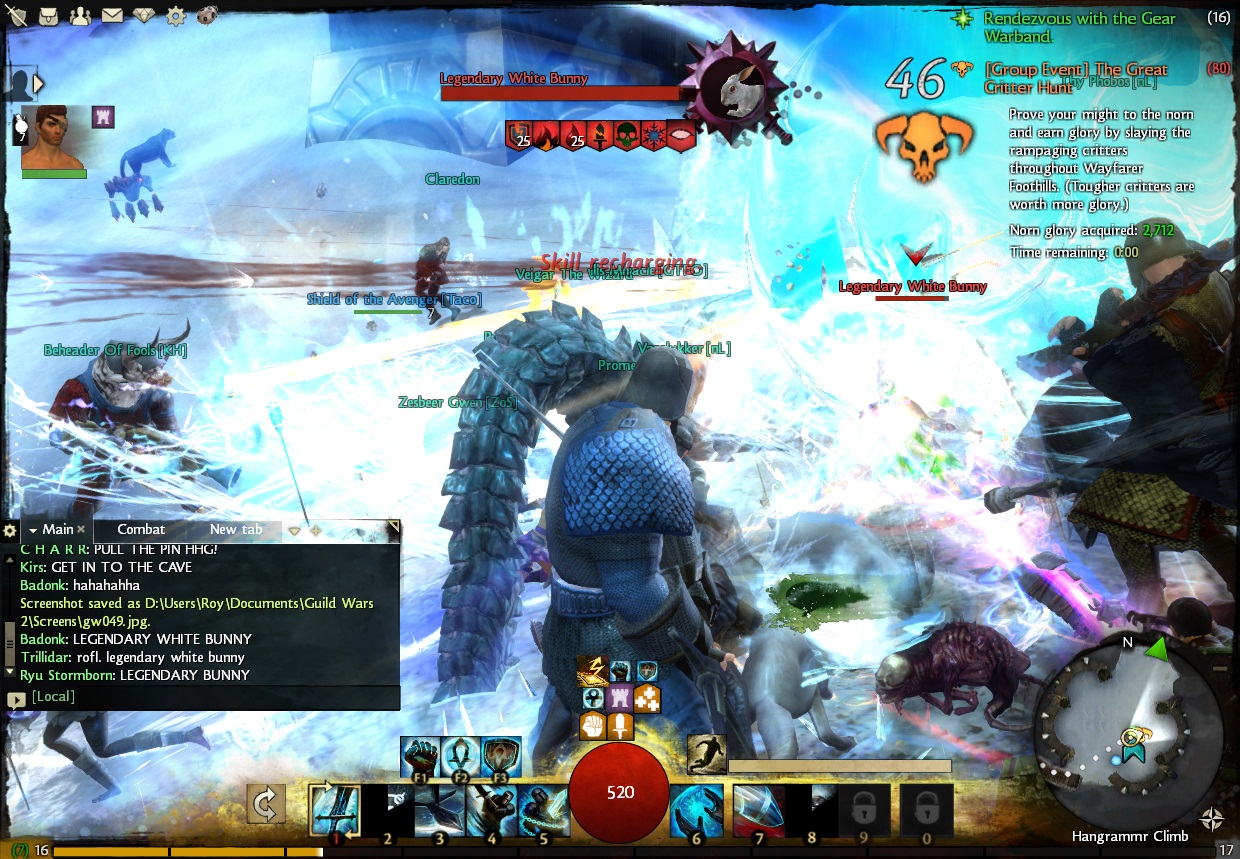
Task: Open the game menu gear icon
Action: tap(176, 15)
